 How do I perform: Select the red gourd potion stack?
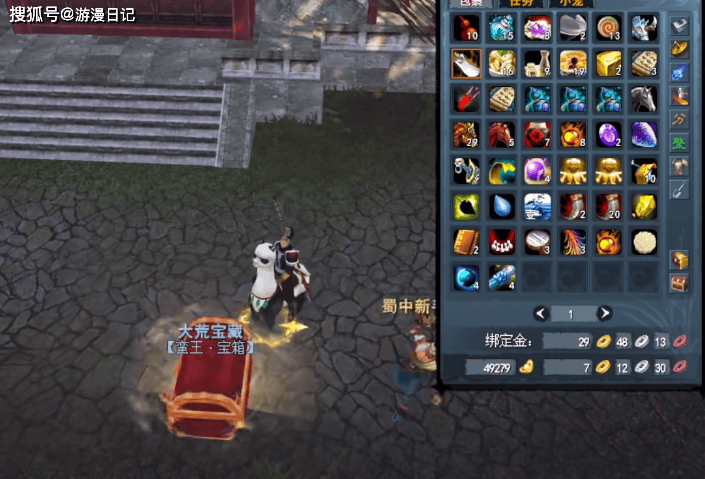466,28
